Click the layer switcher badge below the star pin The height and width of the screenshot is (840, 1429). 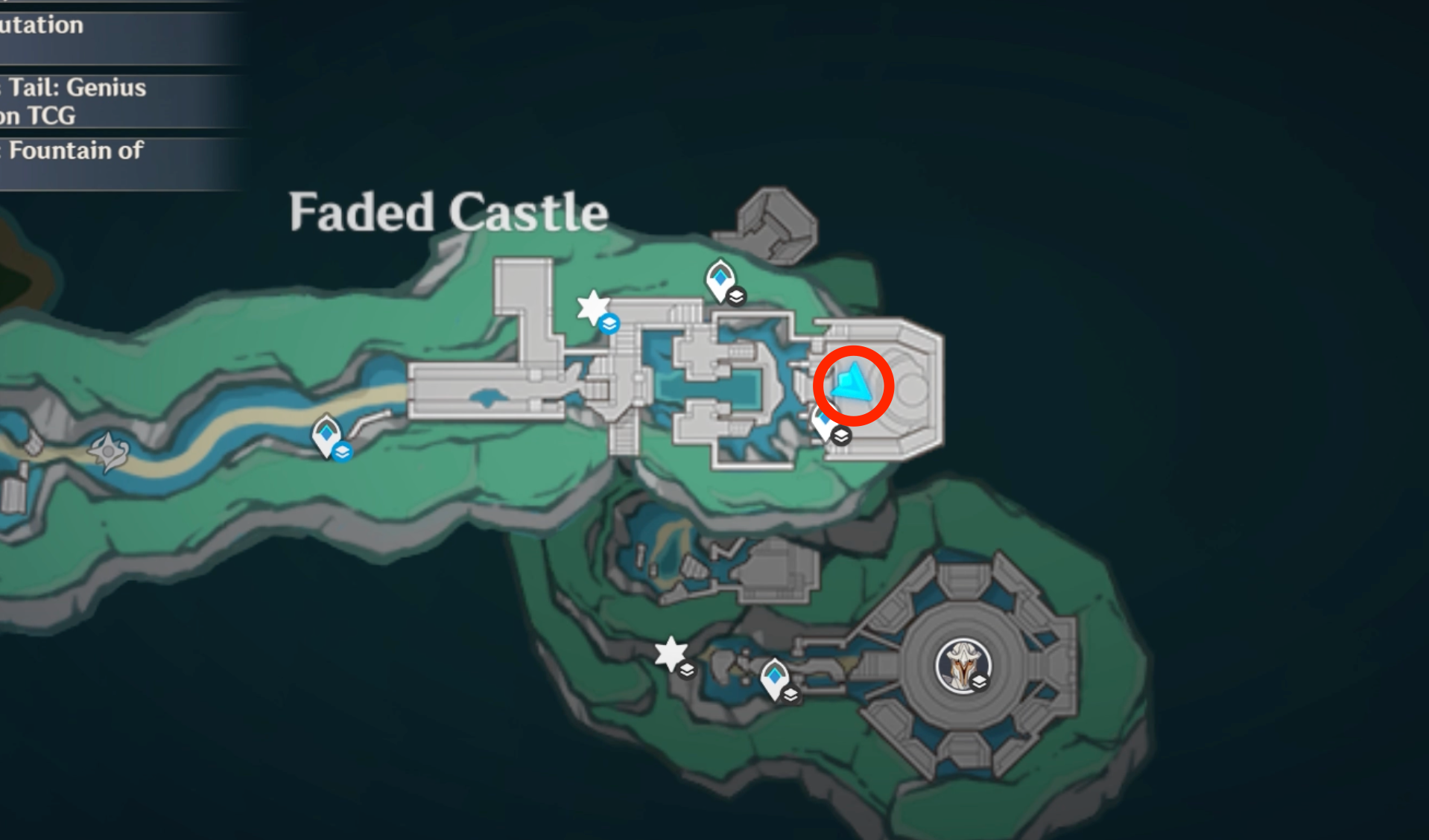[x=609, y=325]
